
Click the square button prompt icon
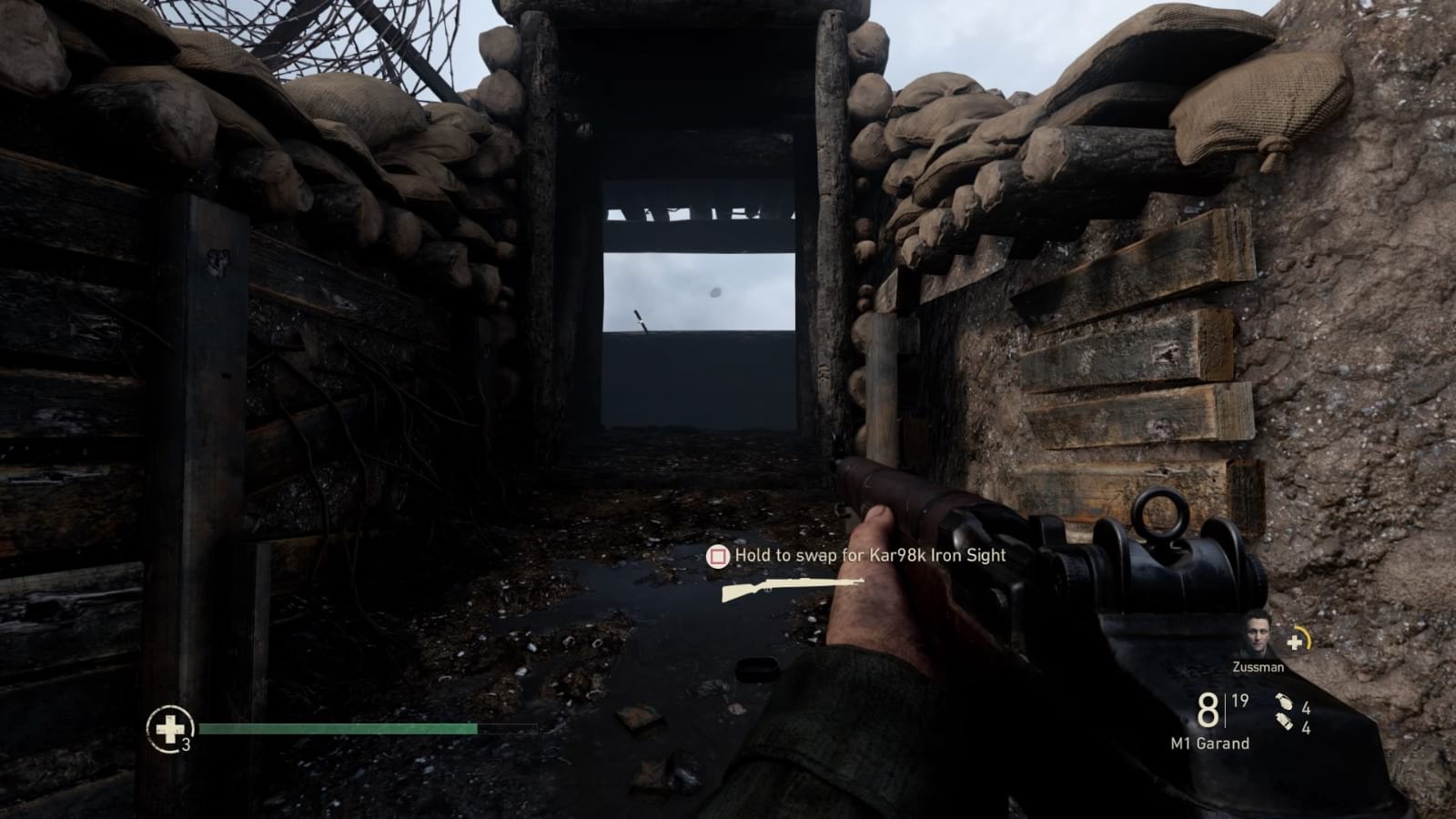717,557
